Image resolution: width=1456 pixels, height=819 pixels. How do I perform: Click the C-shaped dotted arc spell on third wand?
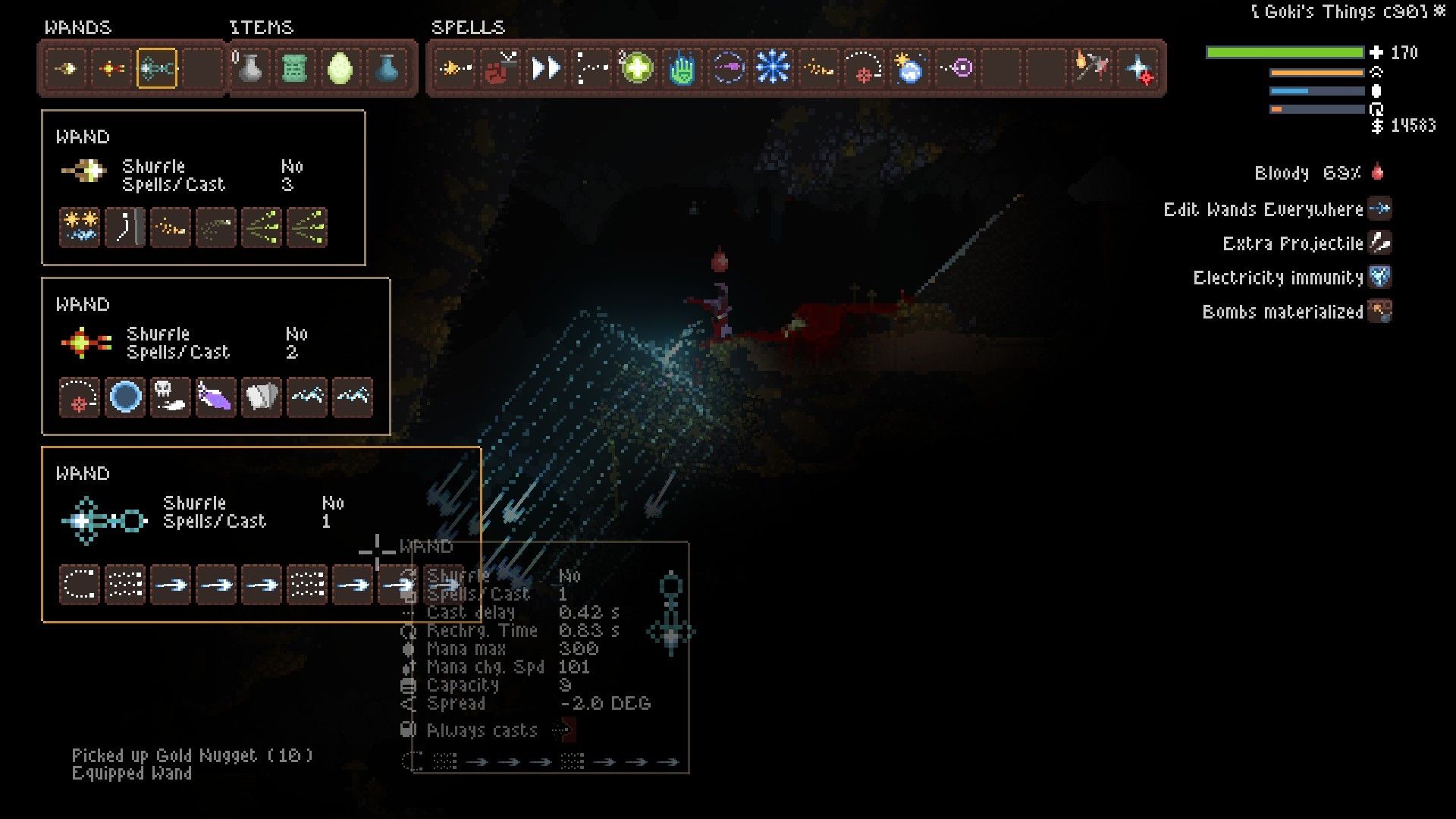coord(80,585)
